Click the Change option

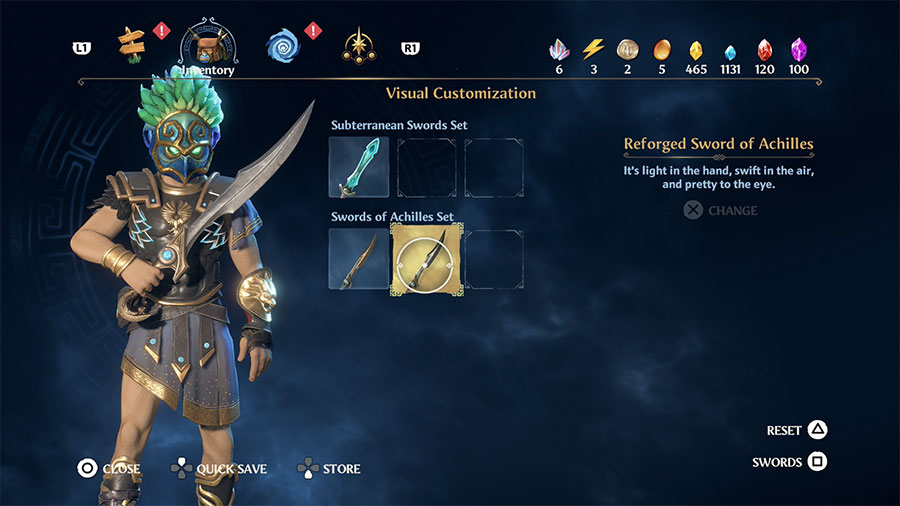[720, 211]
